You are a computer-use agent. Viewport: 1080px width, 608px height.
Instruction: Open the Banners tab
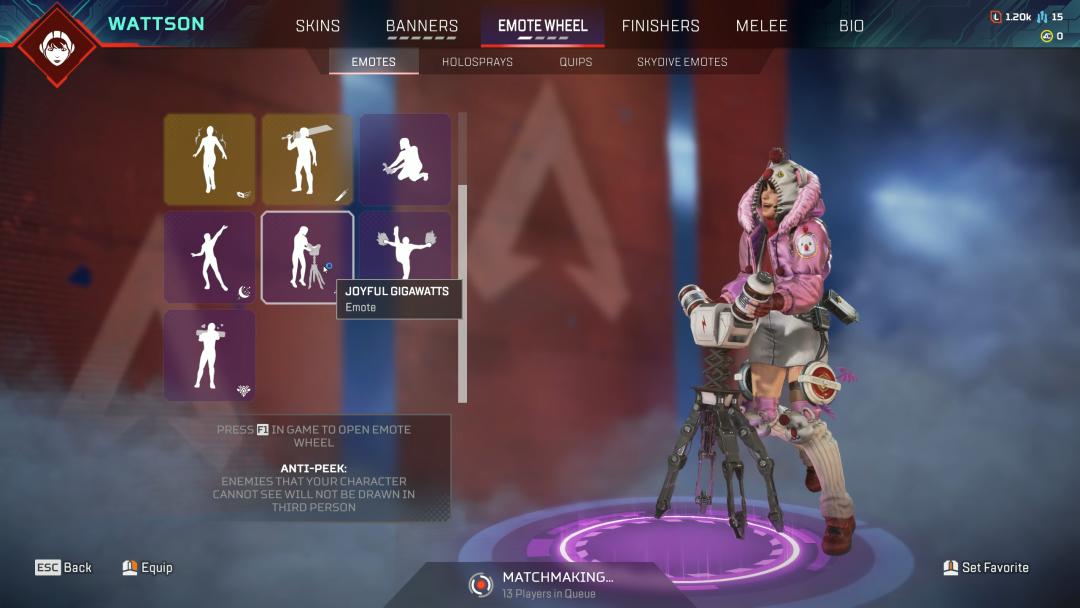[x=422, y=26]
